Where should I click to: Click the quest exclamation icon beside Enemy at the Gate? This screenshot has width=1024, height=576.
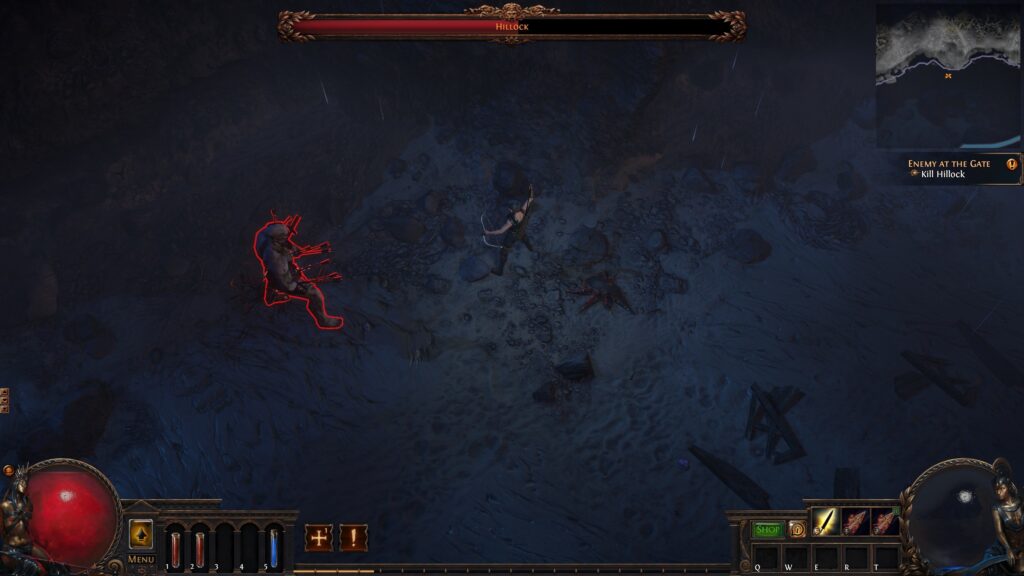click(1012, 164)
